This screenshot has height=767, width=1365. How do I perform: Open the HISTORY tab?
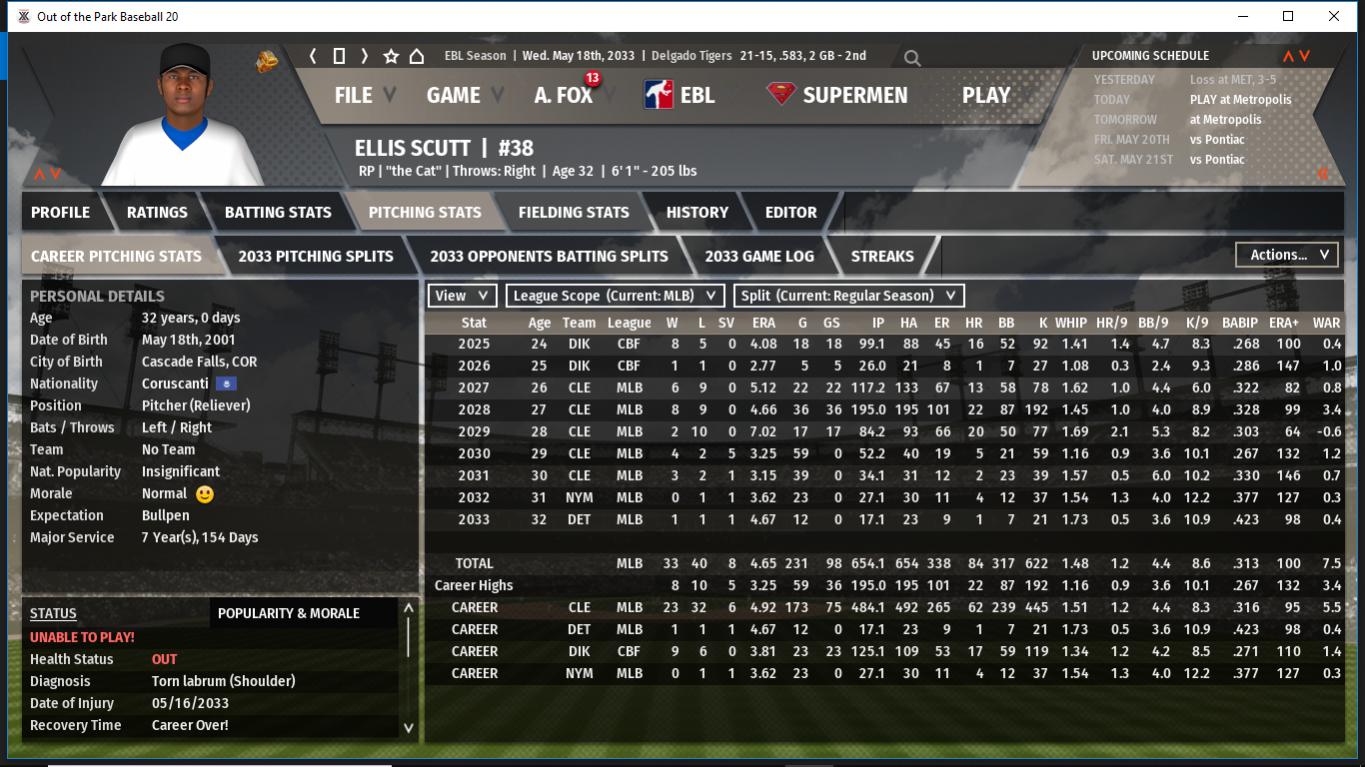697,212
